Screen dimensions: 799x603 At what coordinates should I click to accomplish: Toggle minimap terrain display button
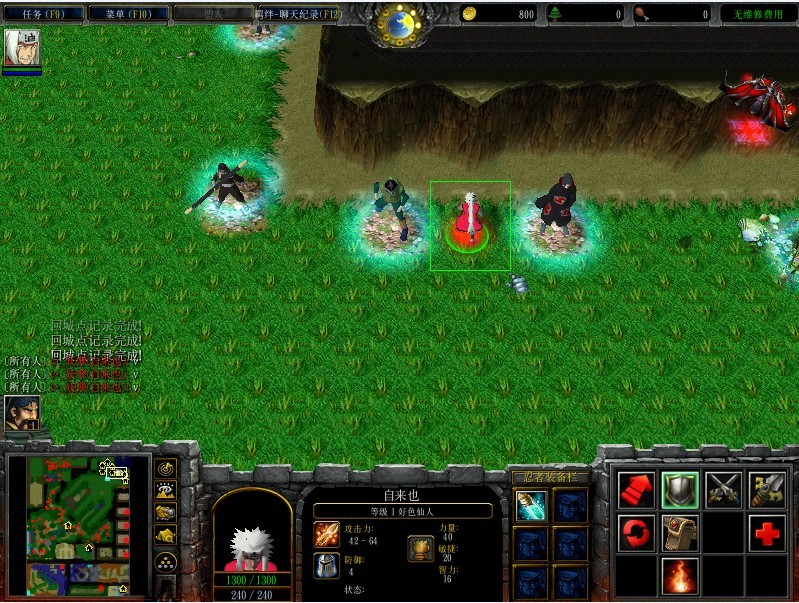coord(166,489)
